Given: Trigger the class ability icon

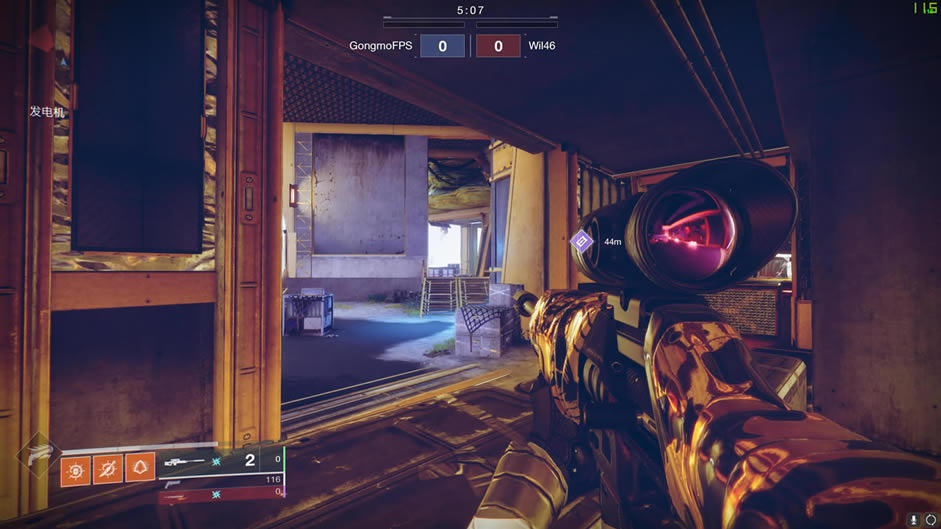Looking at the screenshot, I should [x=140, y=468].
